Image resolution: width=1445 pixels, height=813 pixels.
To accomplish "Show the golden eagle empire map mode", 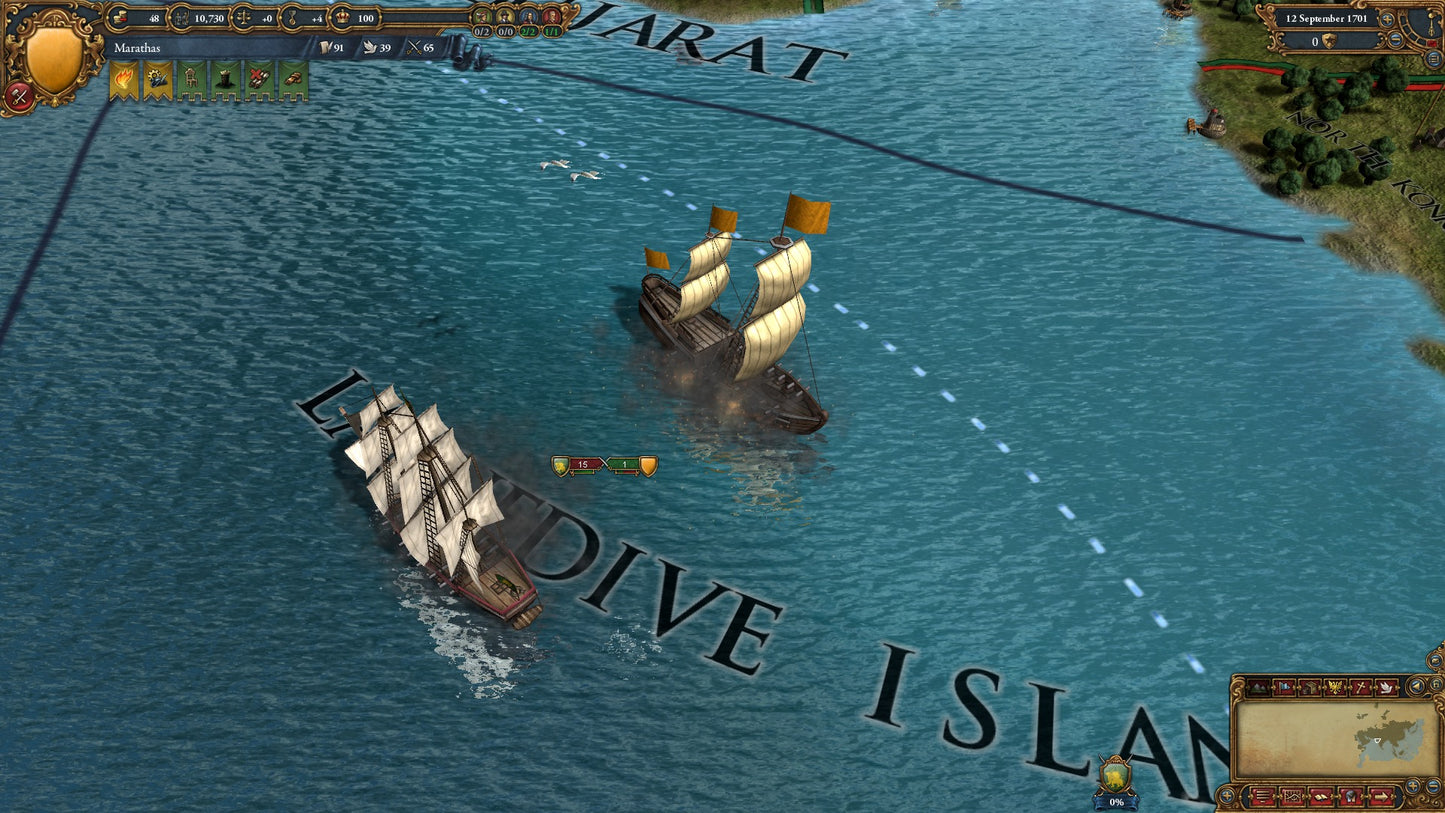I will 1335,687.
